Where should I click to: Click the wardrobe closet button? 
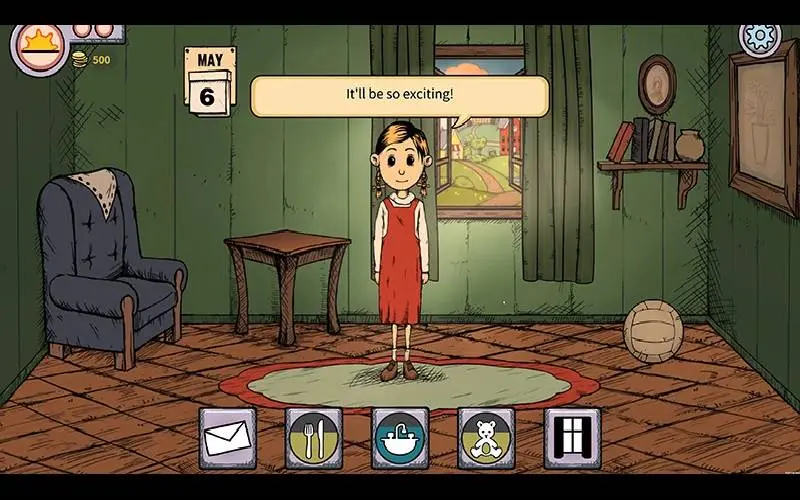point(572,437)
